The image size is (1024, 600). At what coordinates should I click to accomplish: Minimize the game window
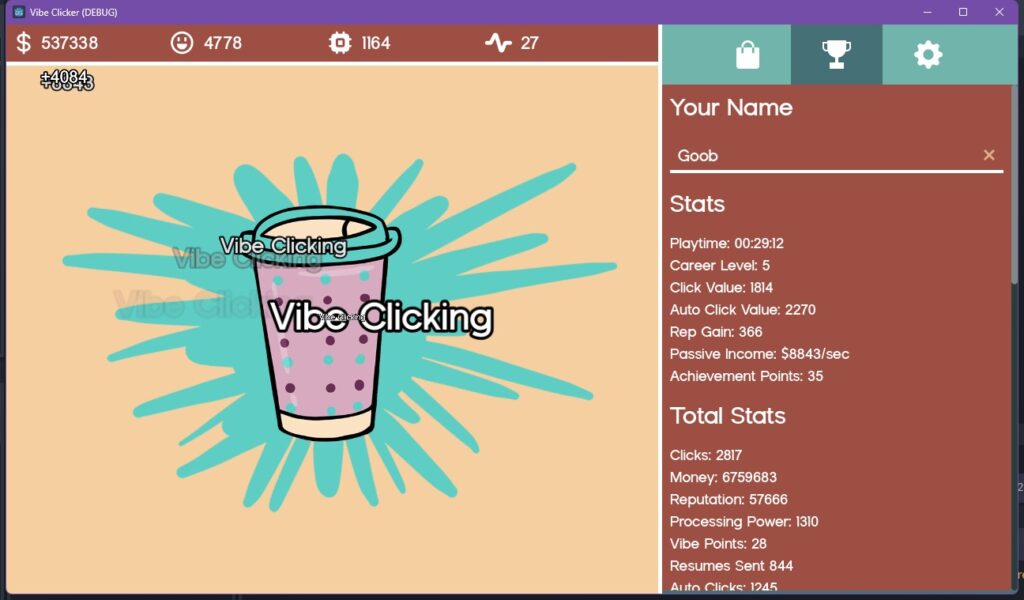pos(926,12)
